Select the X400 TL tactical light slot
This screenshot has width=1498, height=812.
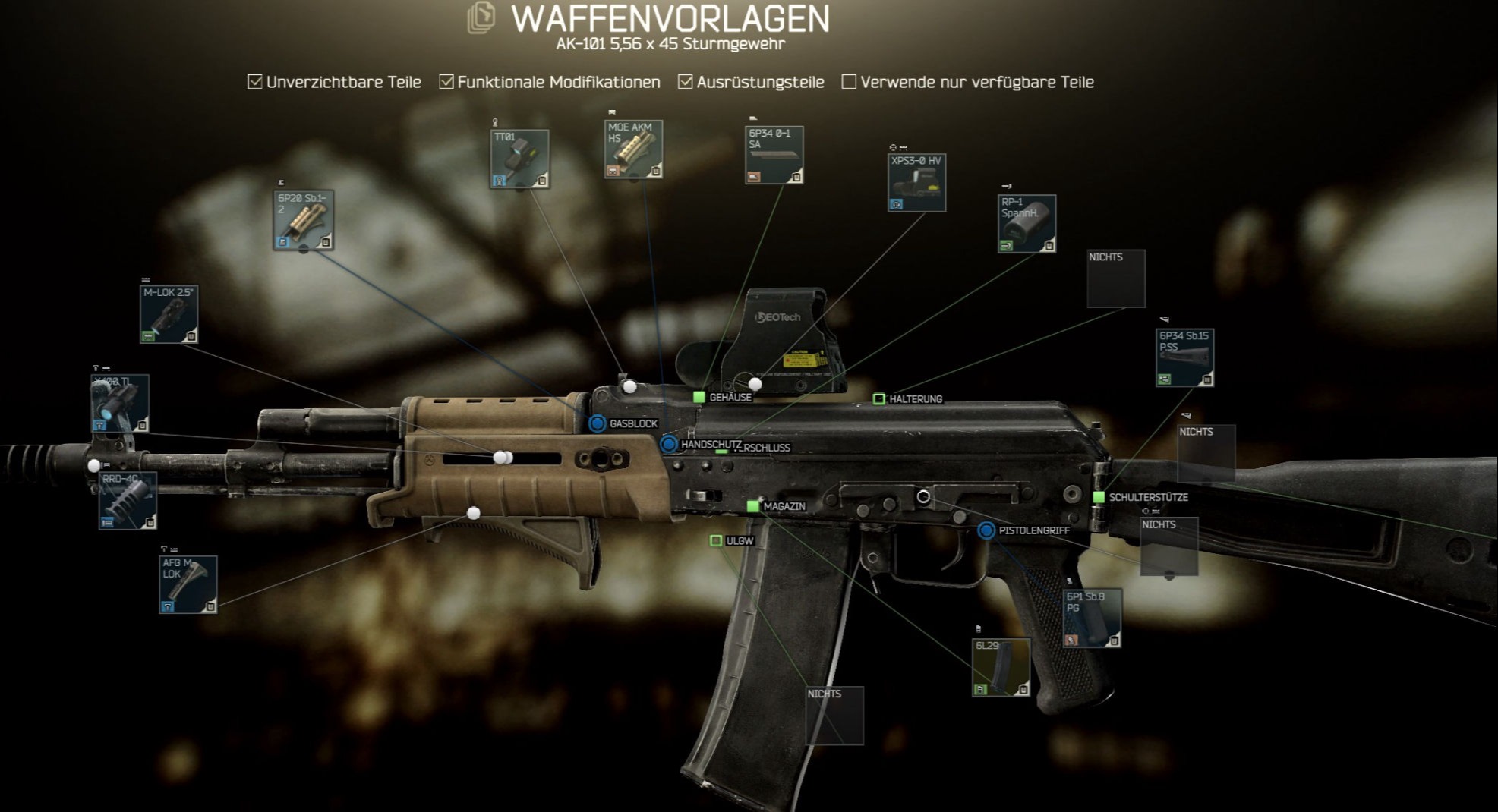click(120, 404)
